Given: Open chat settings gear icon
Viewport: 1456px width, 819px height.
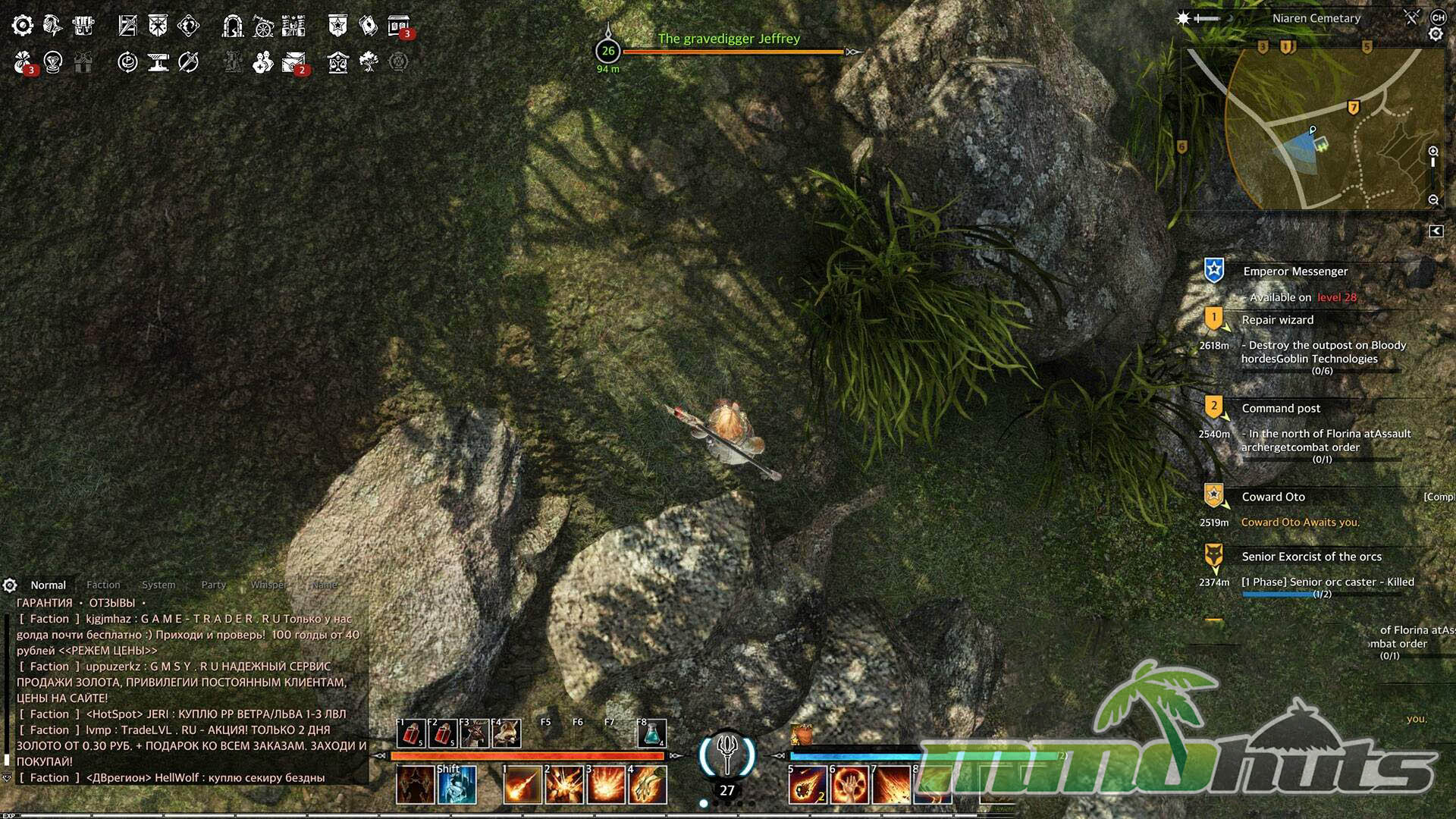Looking at the screenshot, I should (x=10, y=585).
